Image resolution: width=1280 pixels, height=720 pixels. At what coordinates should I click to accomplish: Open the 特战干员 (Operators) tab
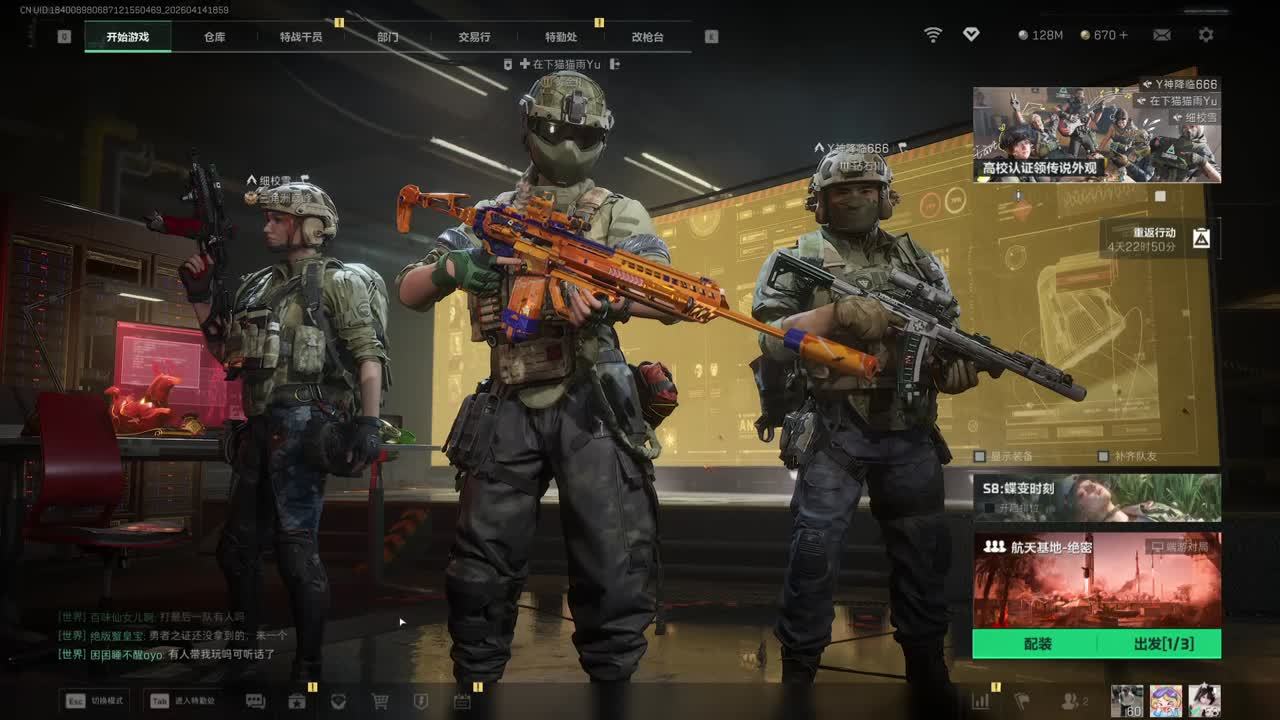301,37
